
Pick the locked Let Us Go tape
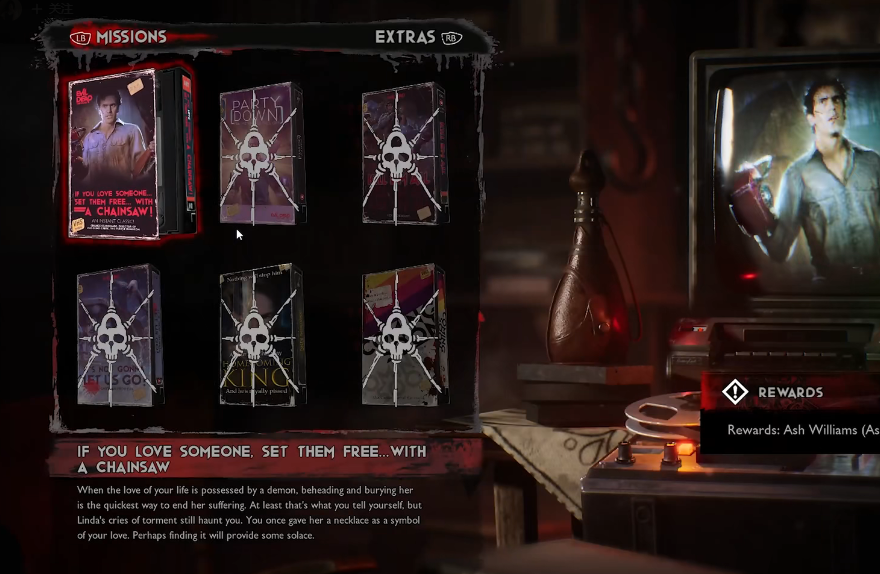[119, 336]
